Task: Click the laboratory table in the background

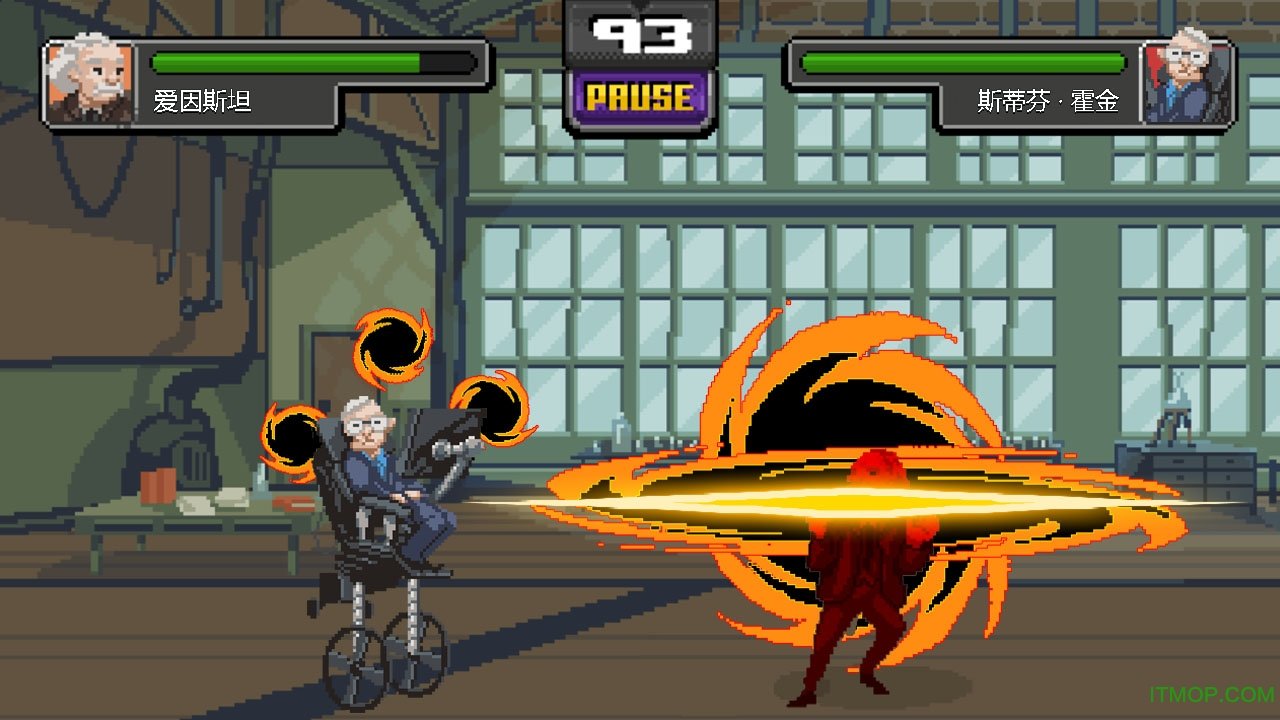Action: click(x=180, y=520)
